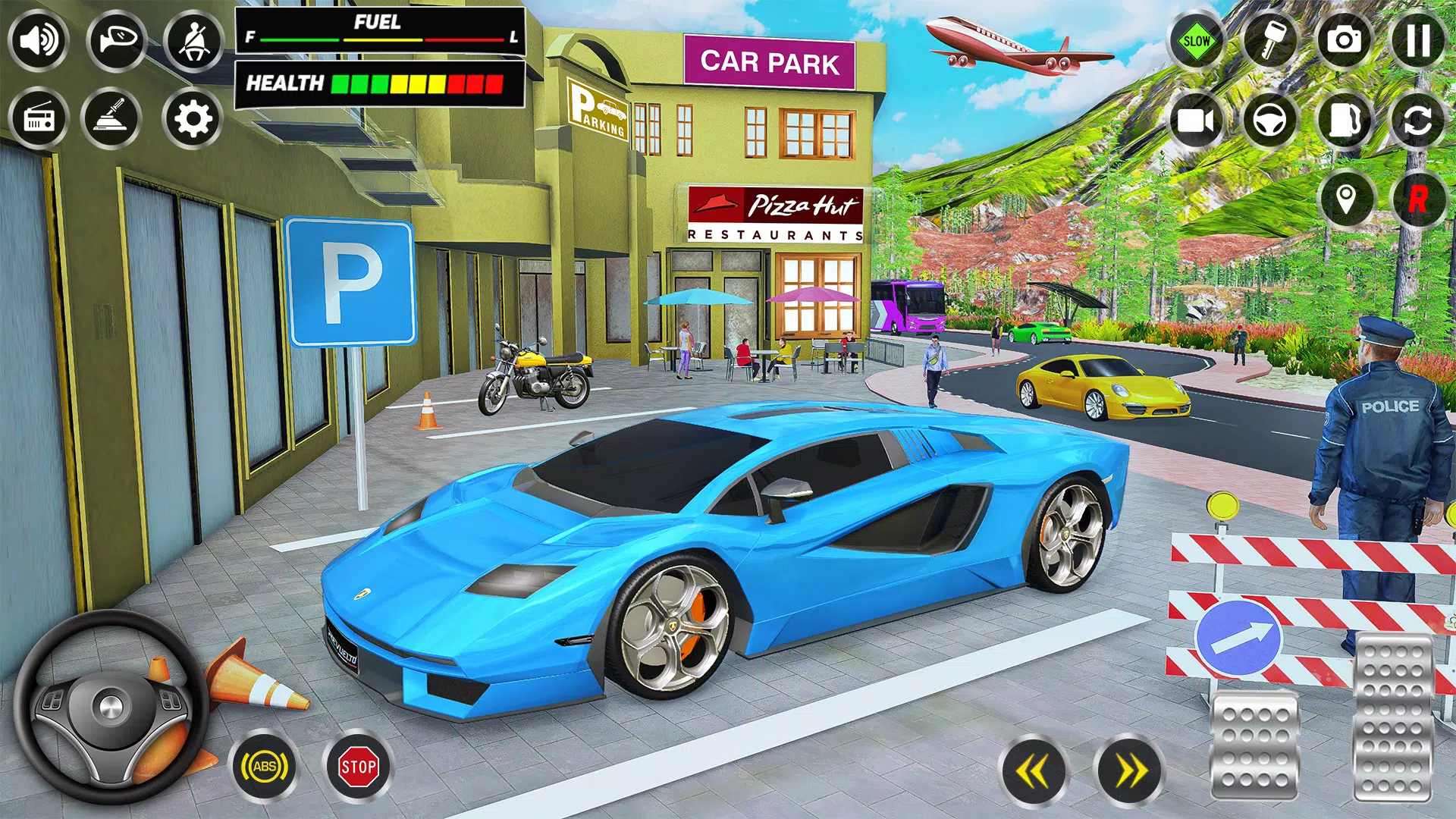Restart level with the reset icon

1420,121
